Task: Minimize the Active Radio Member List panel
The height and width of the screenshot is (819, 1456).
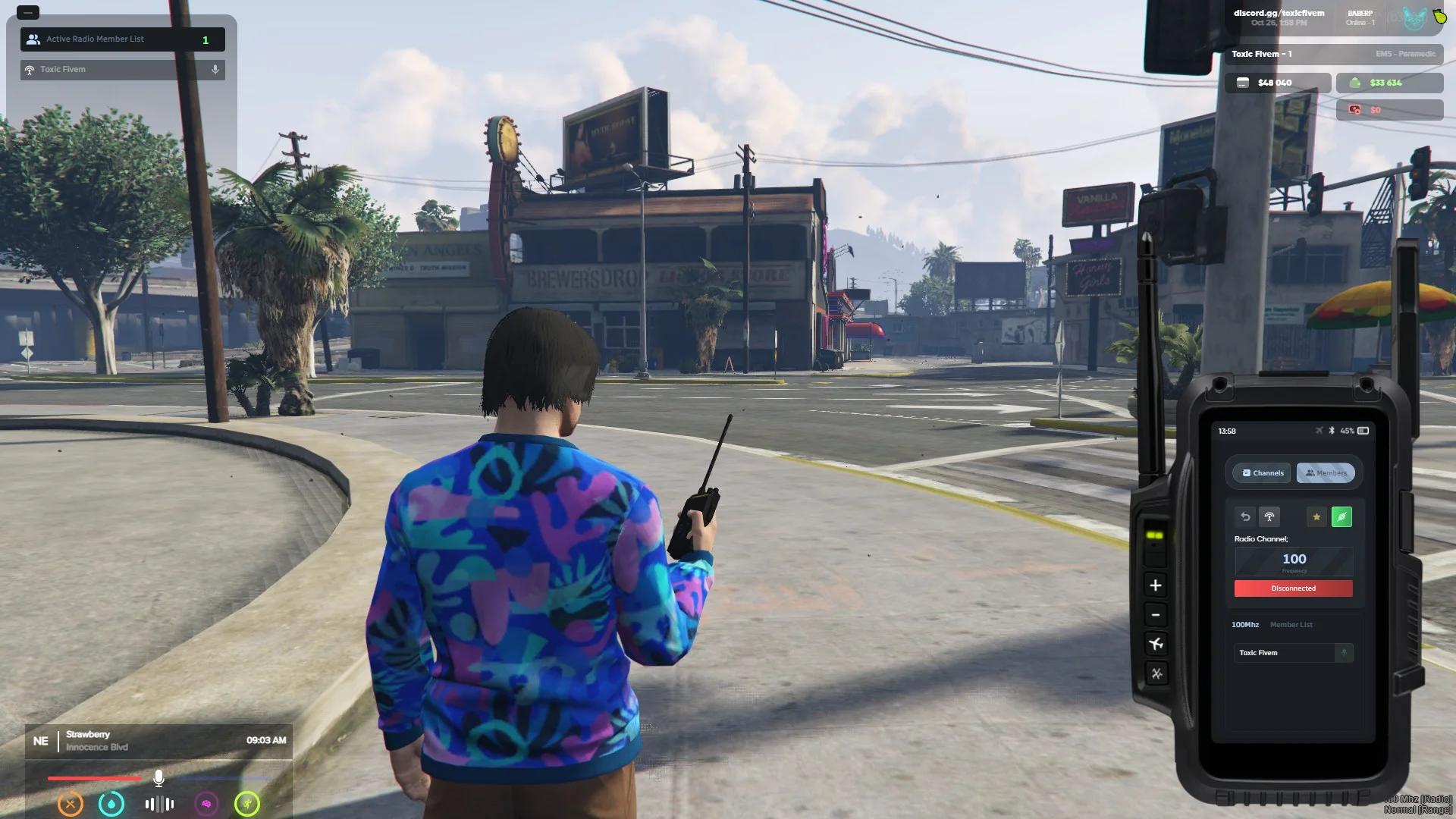Action: click(x=27, y=13)
